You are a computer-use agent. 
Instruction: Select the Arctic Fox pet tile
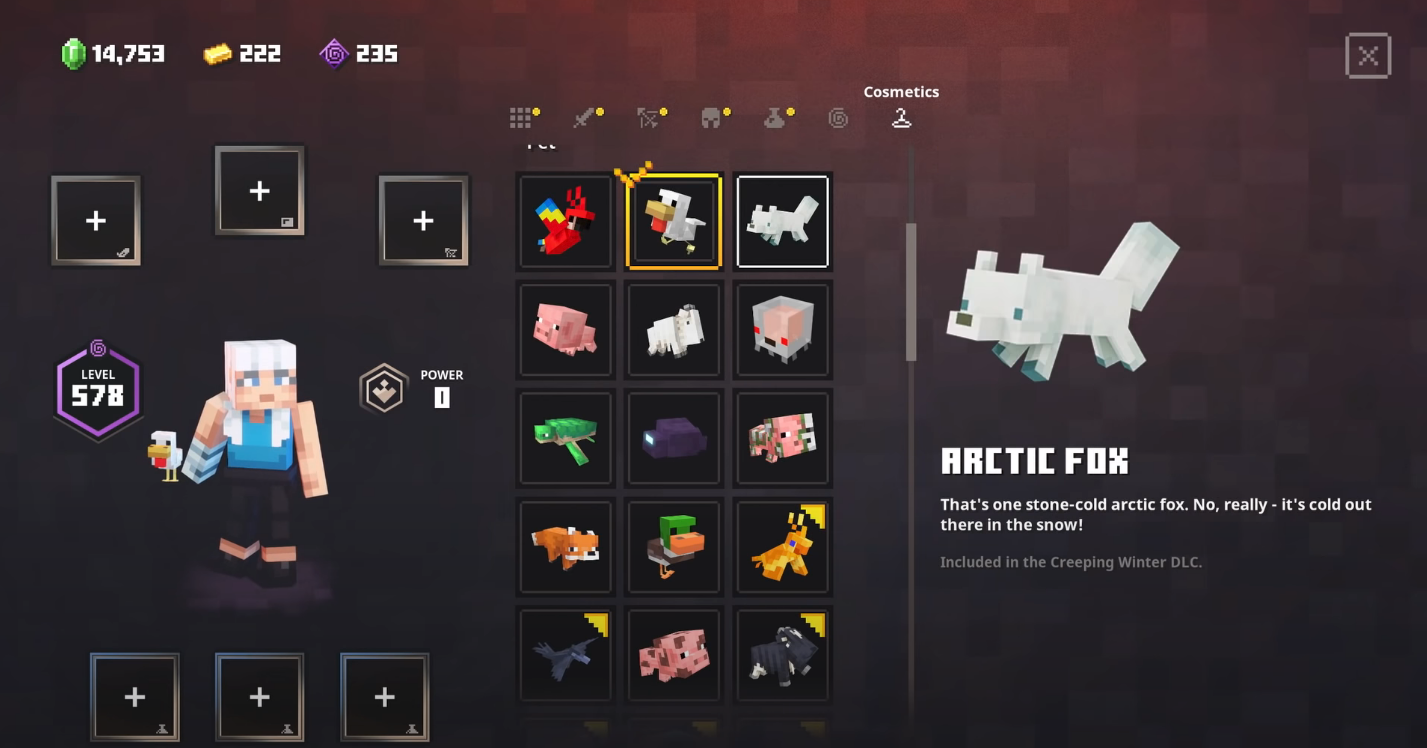tap(782, 222)
